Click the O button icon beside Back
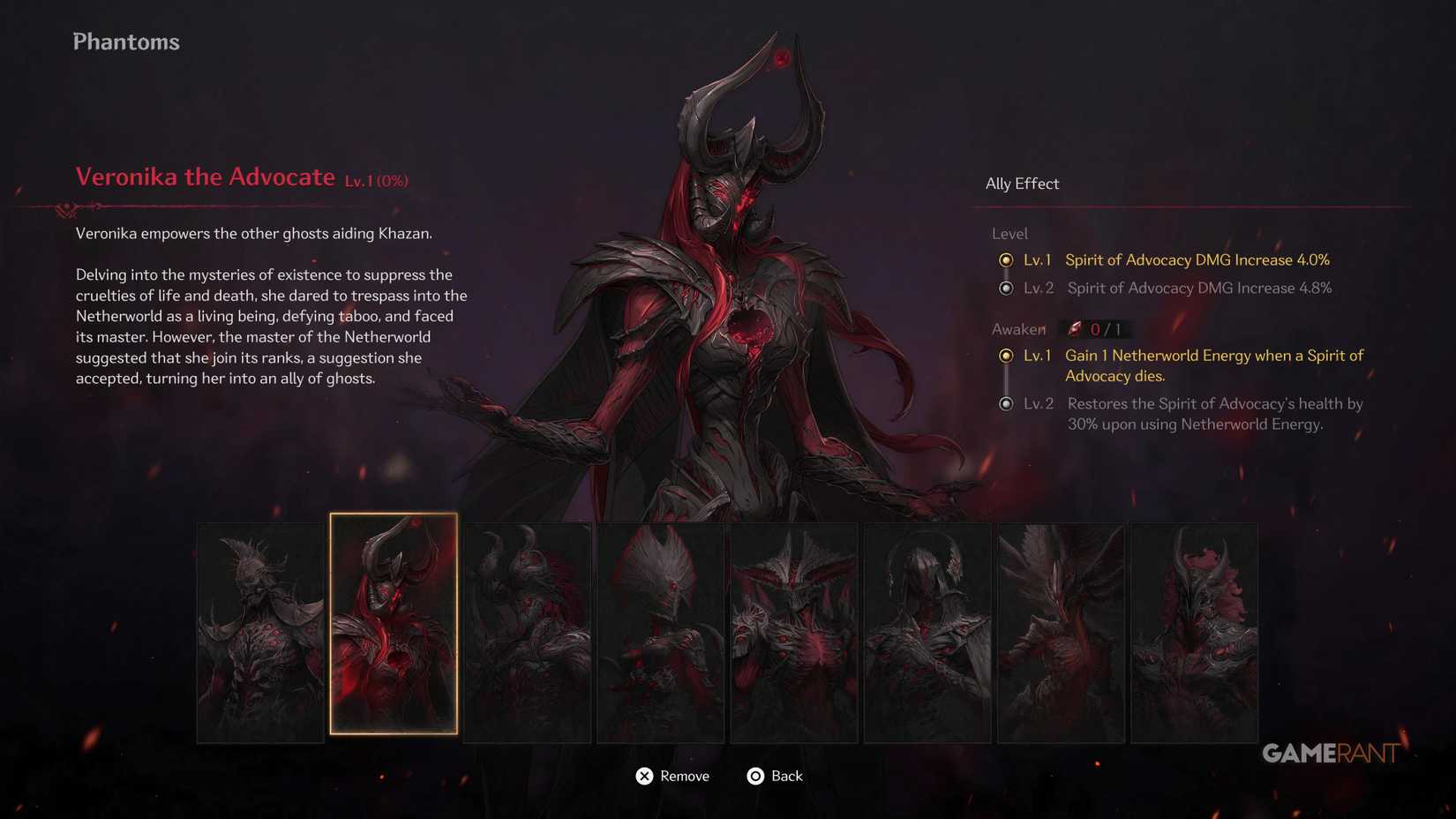This screenshot has width=1456, height=819. coord(755,777)
